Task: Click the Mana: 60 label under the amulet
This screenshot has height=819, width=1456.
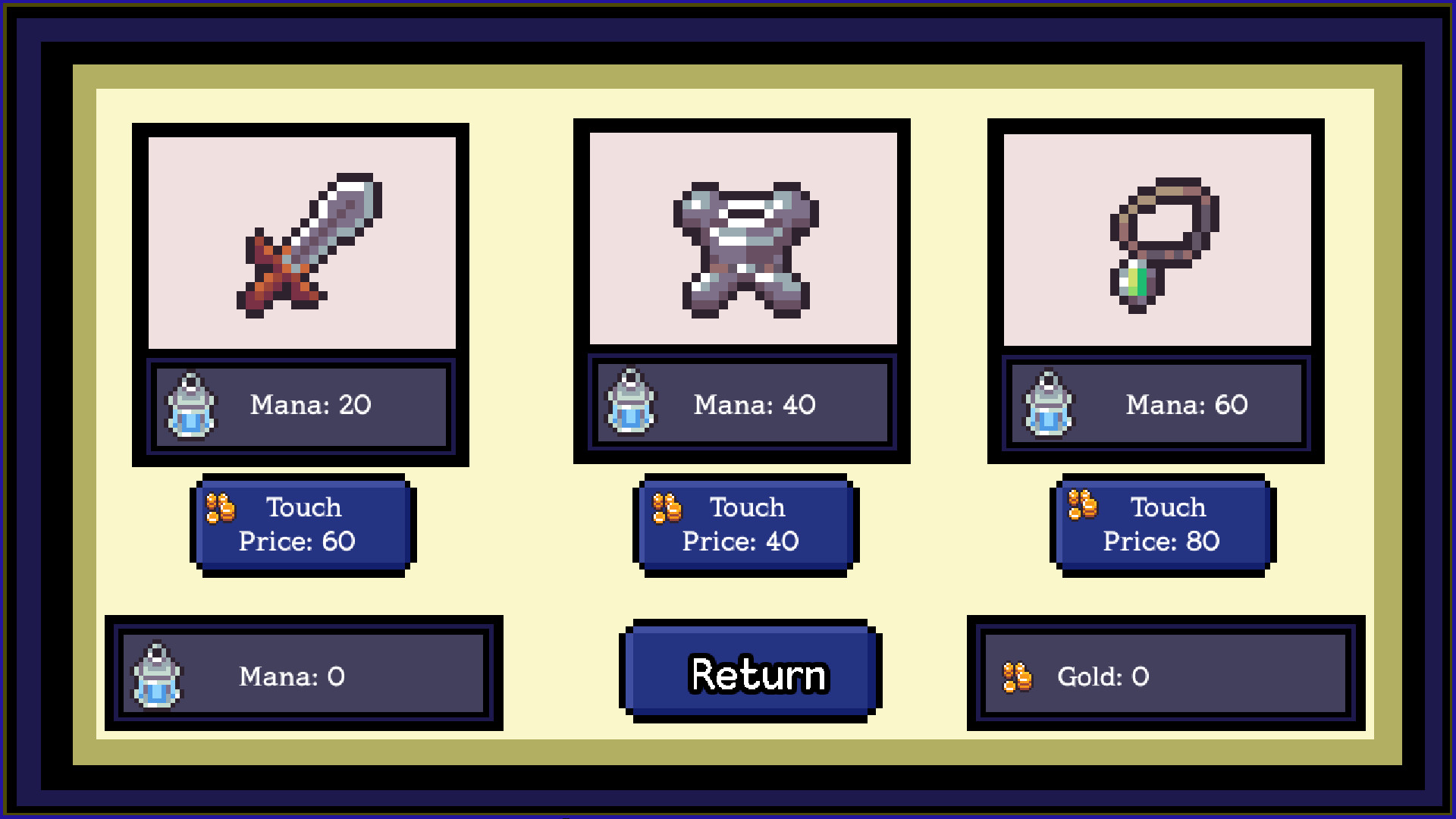Action: click(1185, 406)
